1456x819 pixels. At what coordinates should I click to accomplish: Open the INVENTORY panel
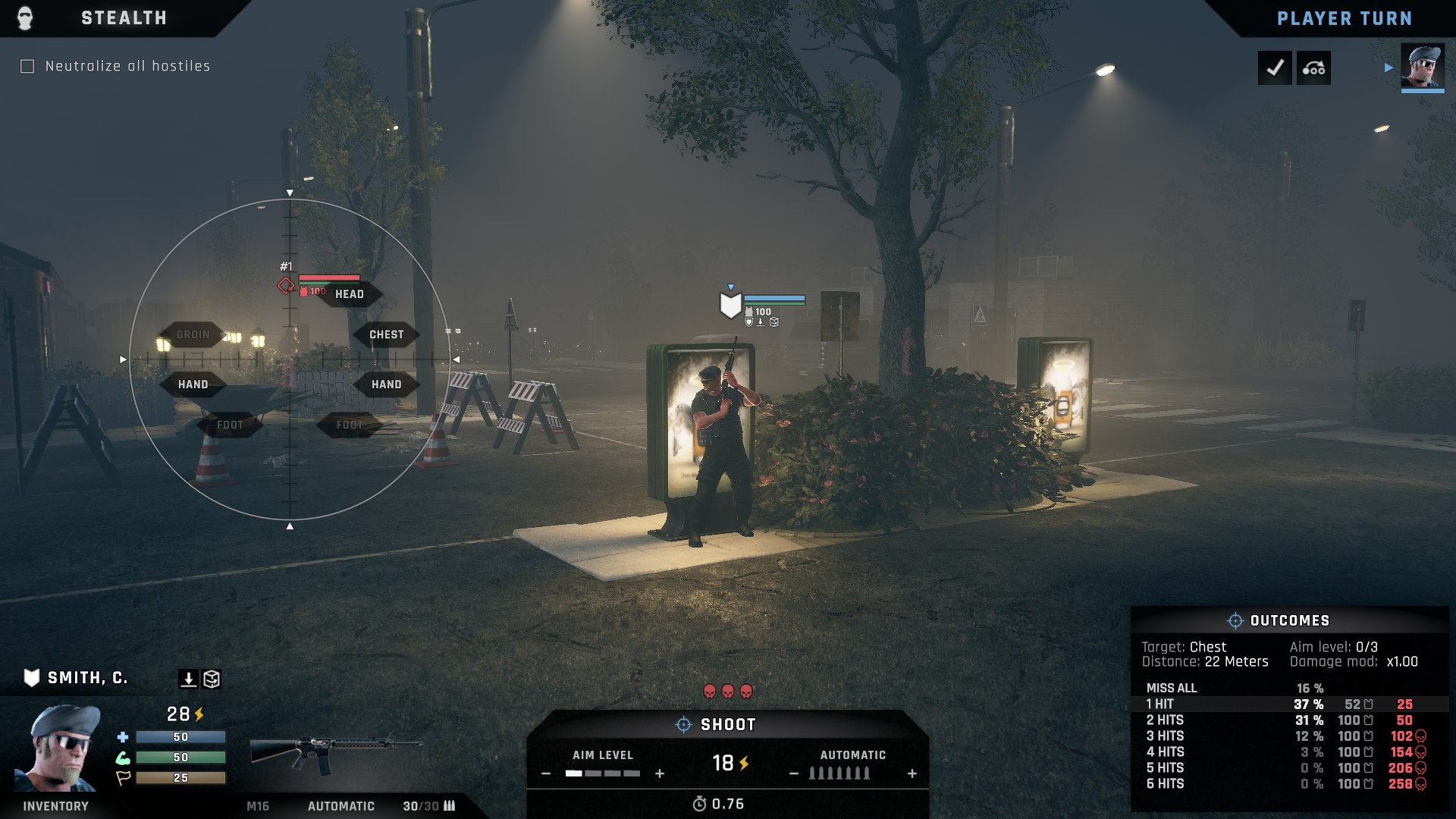click(54, 806)
